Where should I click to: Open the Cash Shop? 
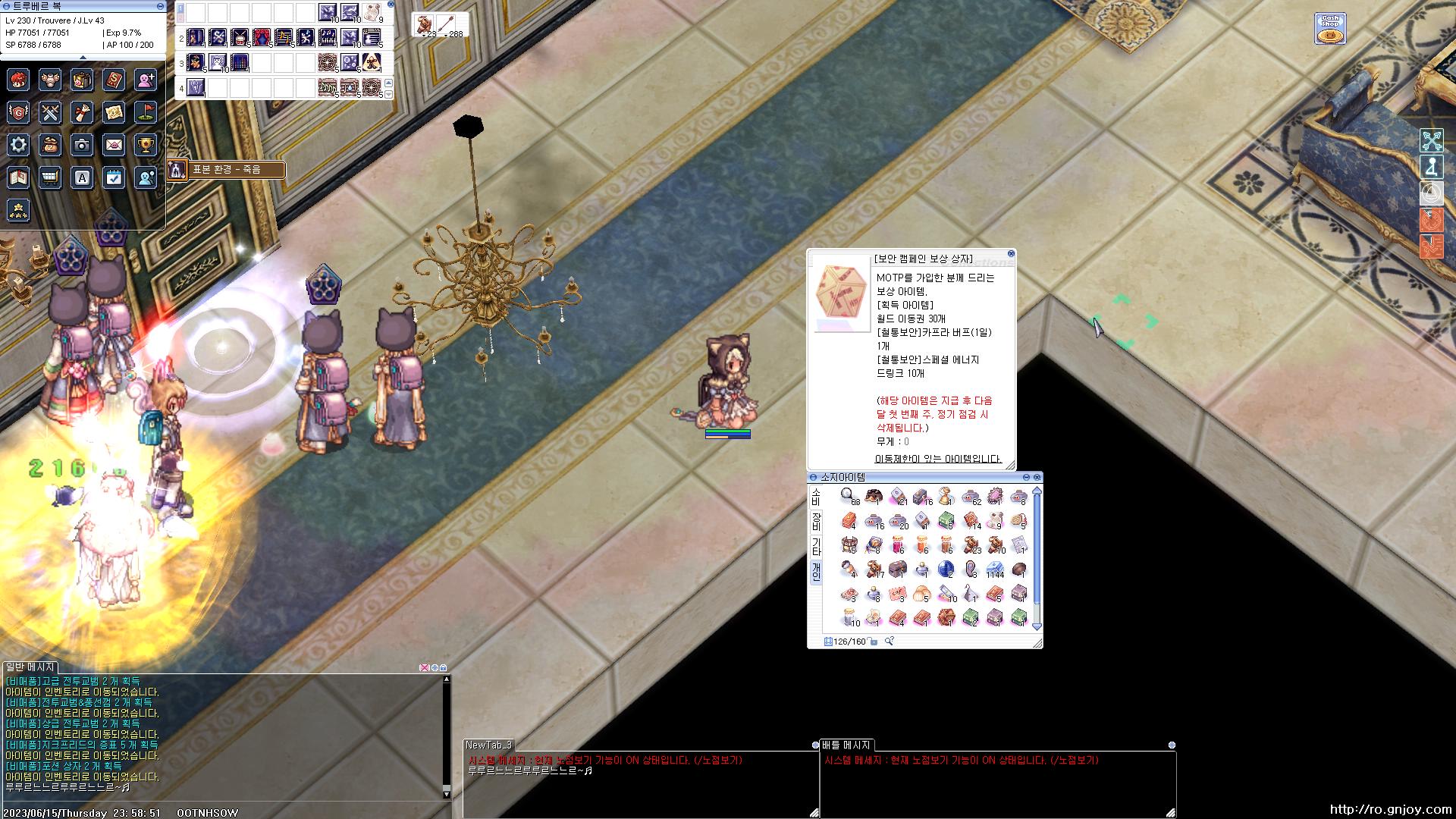1329,29
